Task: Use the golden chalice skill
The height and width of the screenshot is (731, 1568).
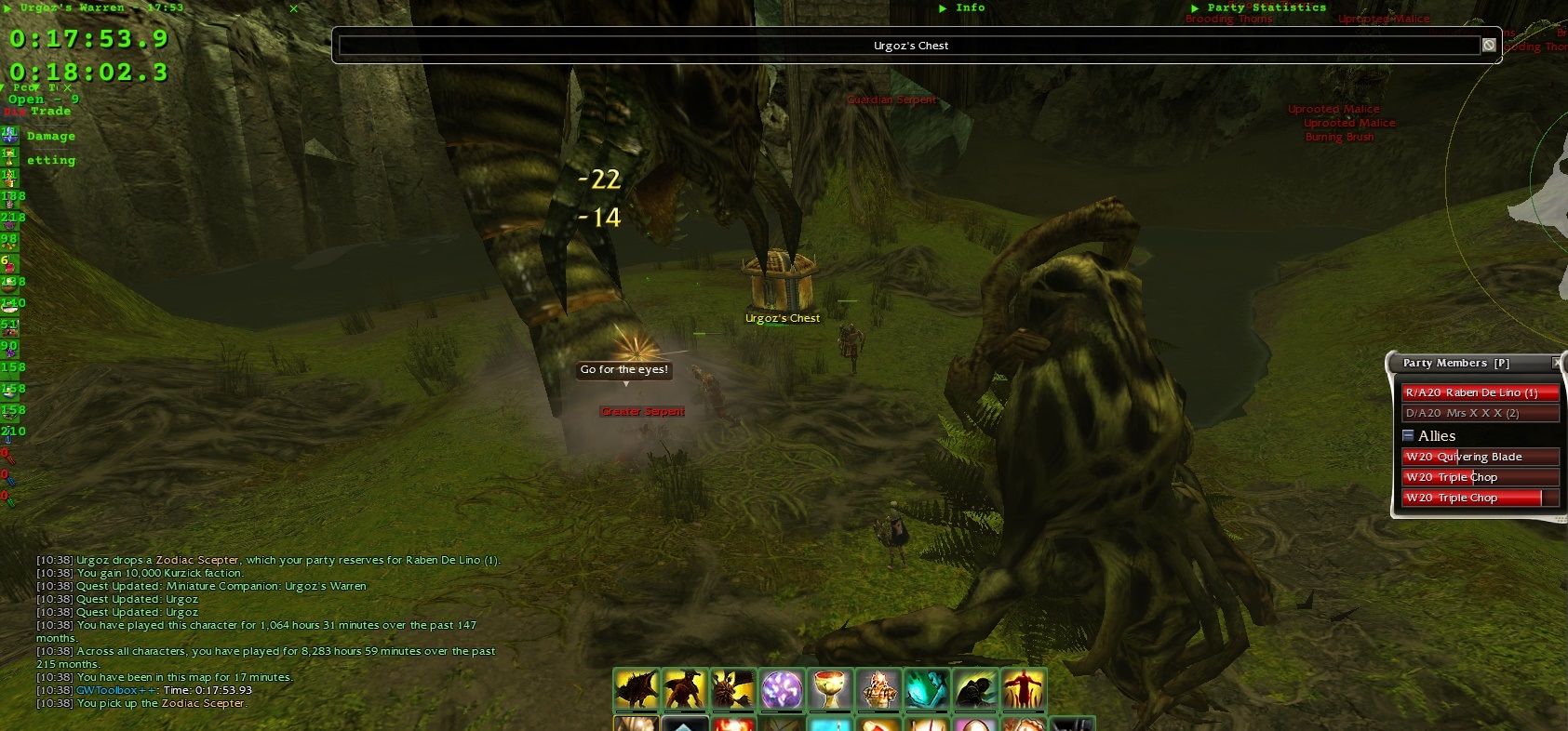Action: click(830, 690)
